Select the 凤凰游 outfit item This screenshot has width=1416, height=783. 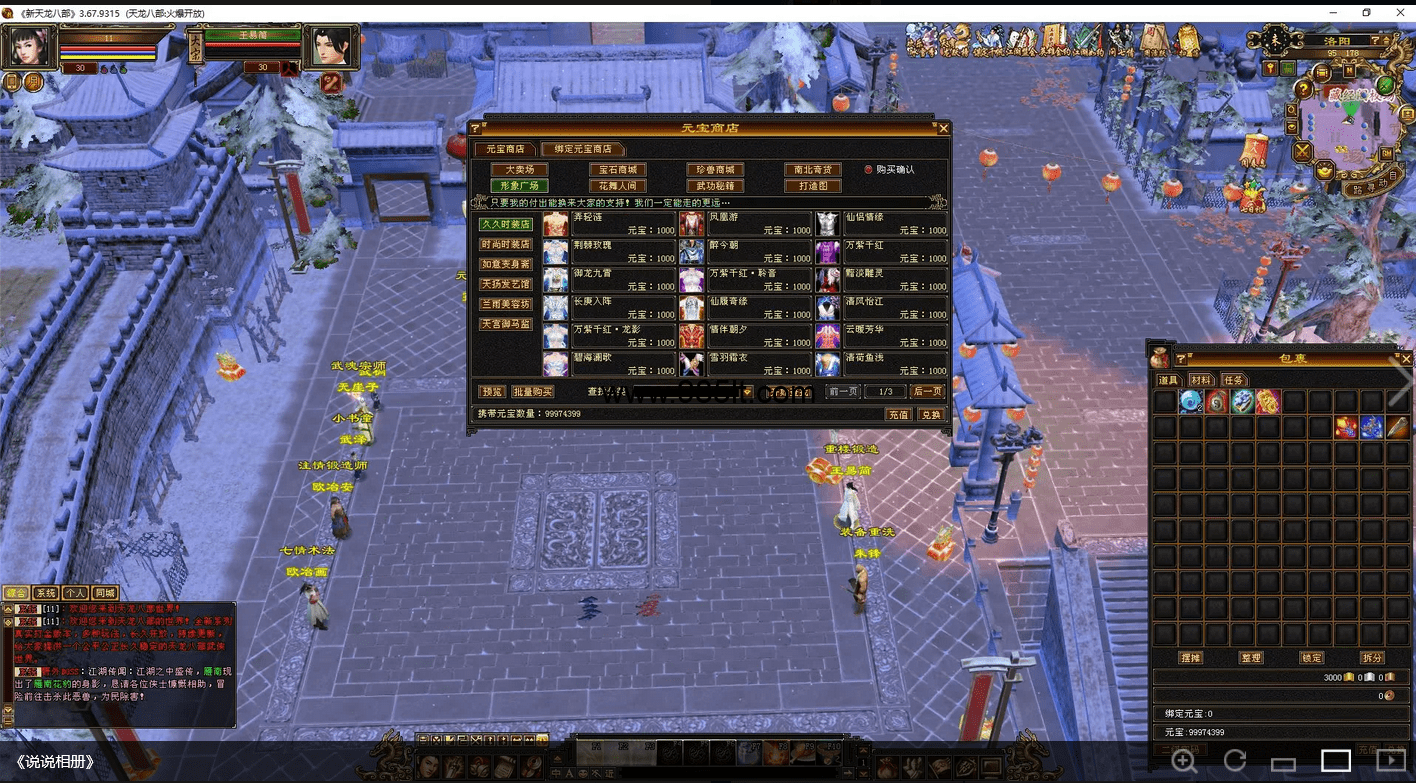click(x=746, y=223)
